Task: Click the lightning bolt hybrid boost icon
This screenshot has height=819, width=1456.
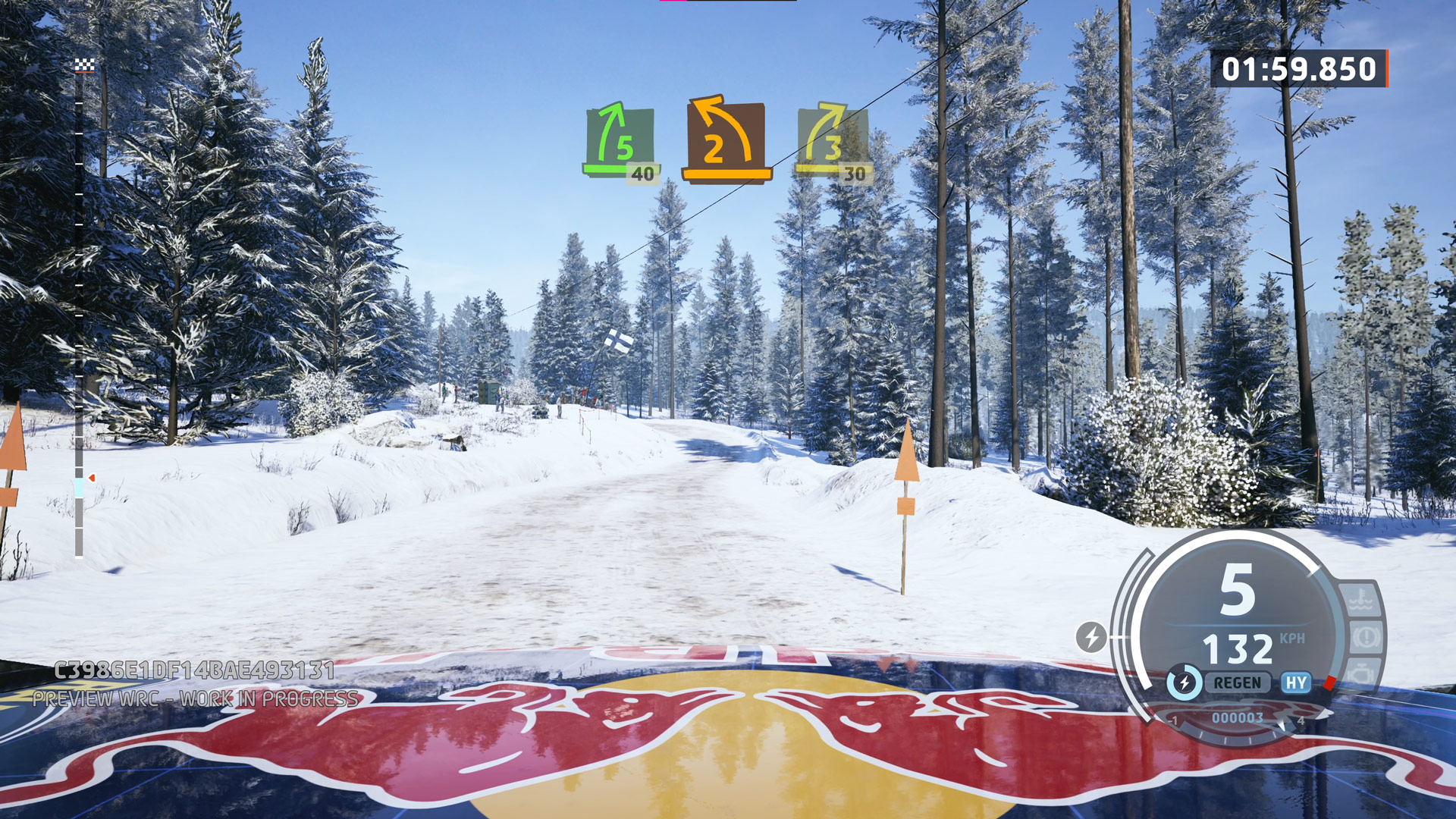Action: click(1091, 636)
